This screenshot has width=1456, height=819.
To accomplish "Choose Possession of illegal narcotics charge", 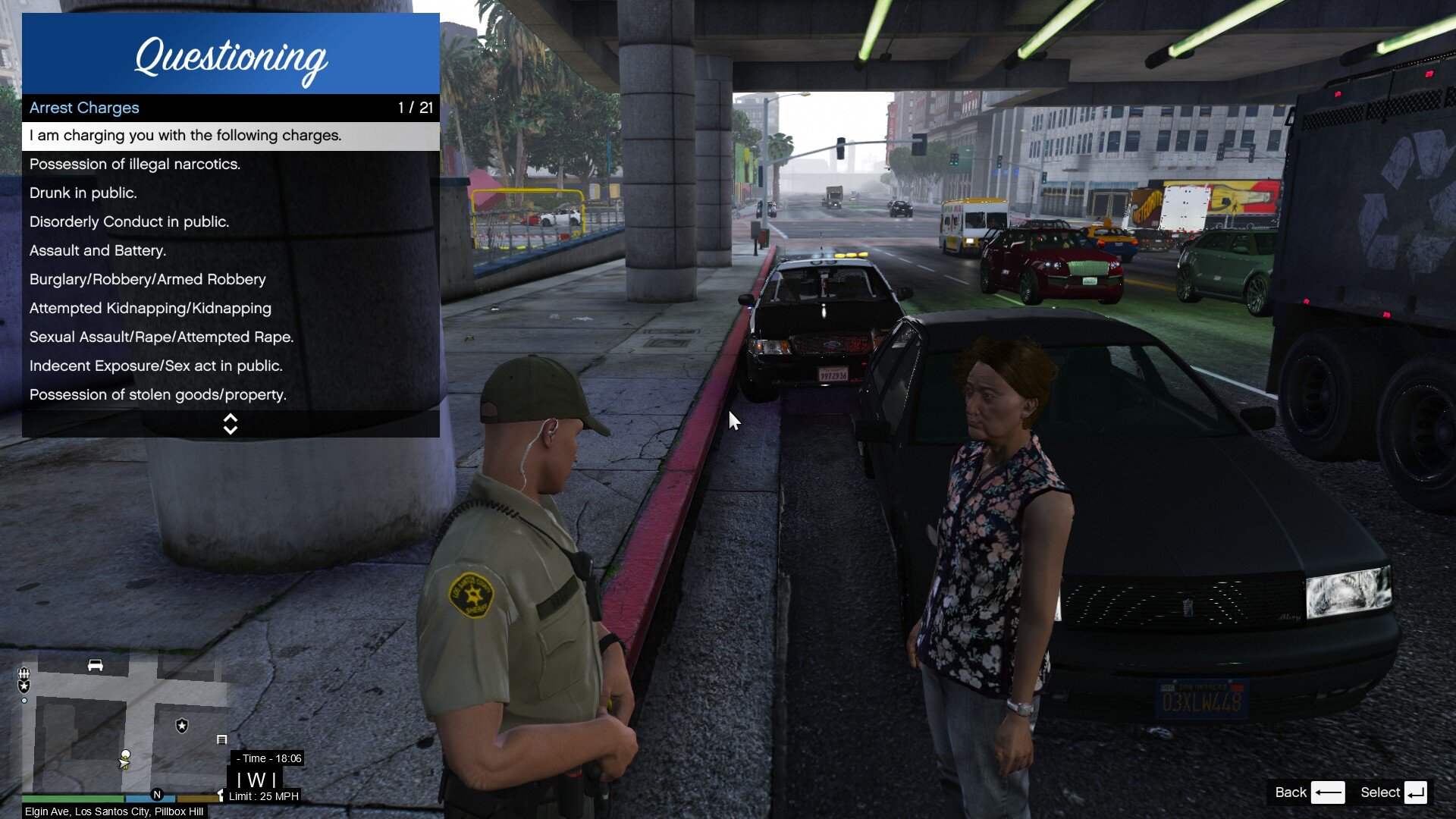I will click(x=231, y=165).
